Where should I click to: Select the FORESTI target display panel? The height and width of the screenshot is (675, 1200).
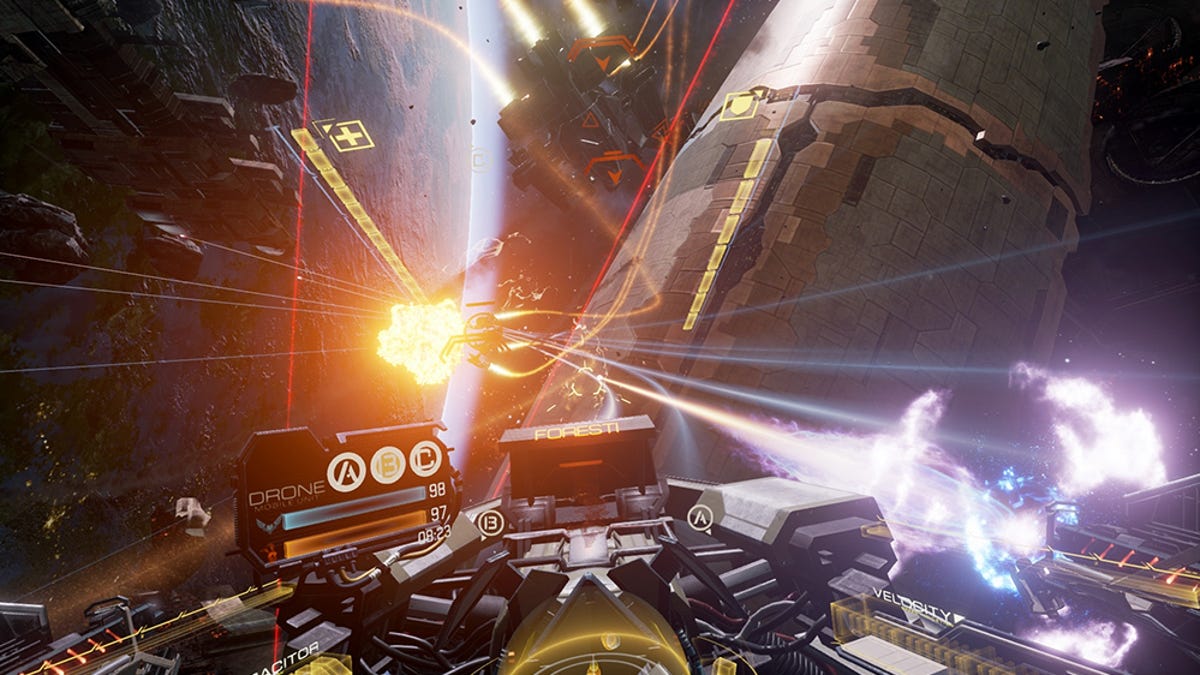(578, 458)
